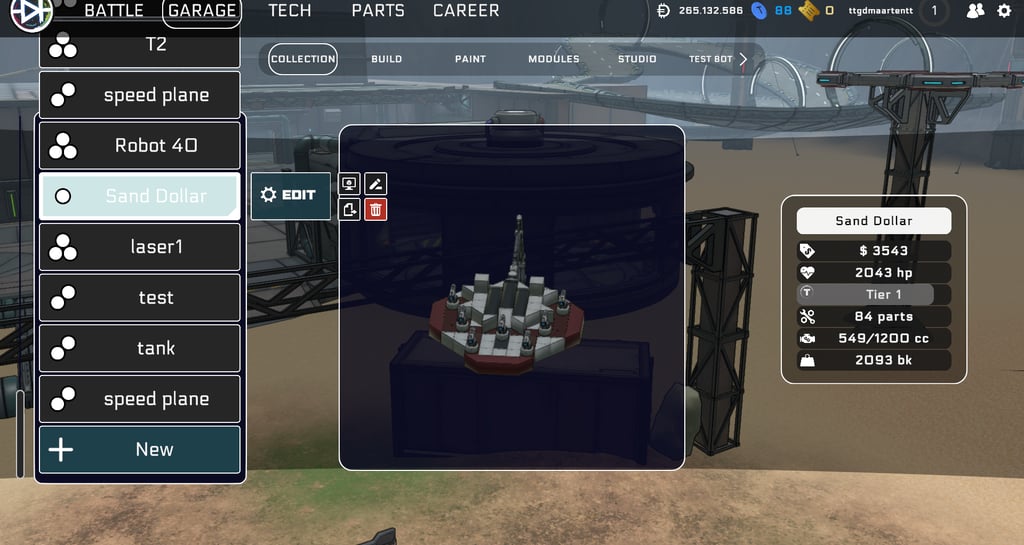Switch to the Paint tab

click(x=470, y=59)
